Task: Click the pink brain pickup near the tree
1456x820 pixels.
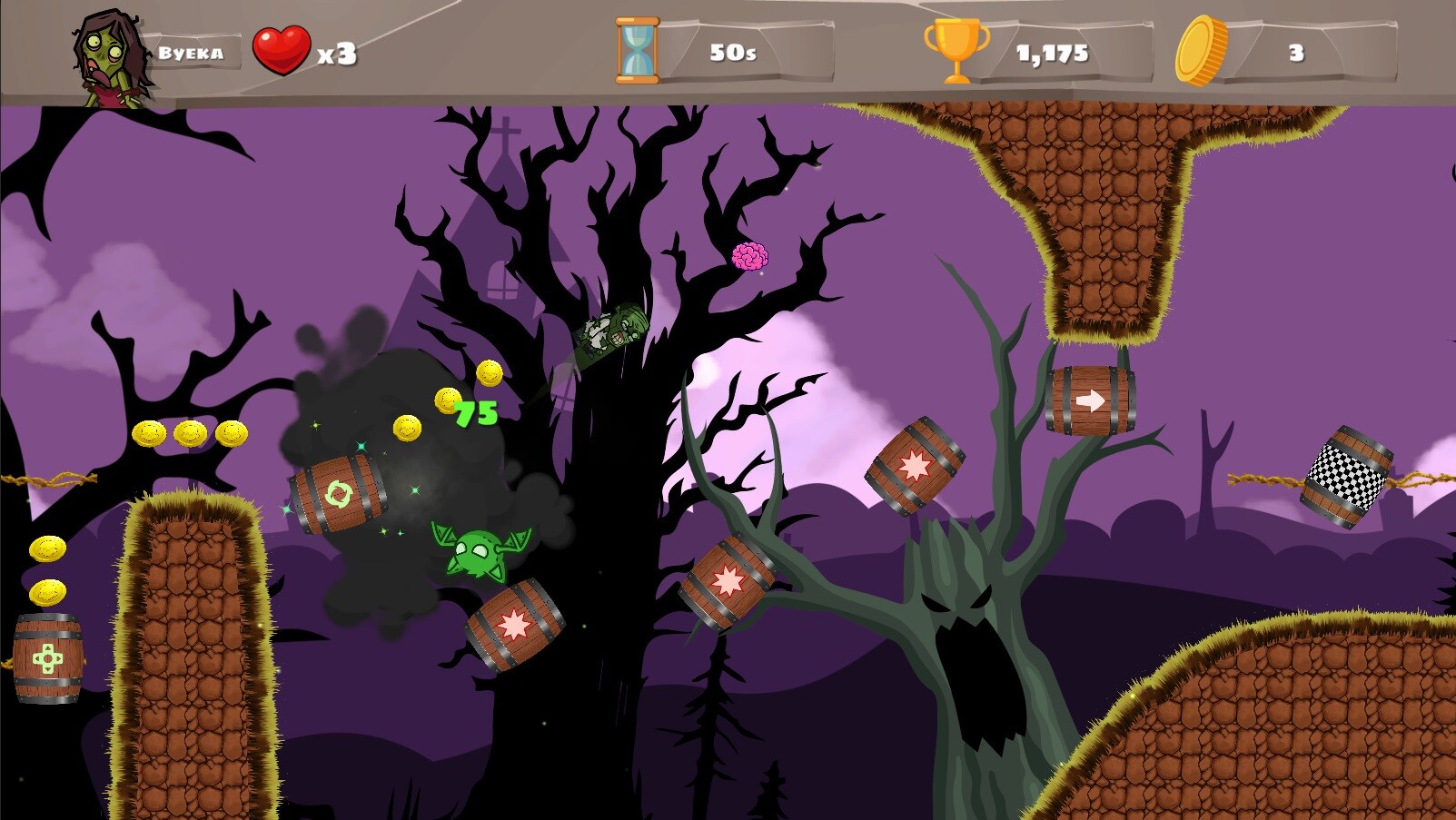Action: 749,255
